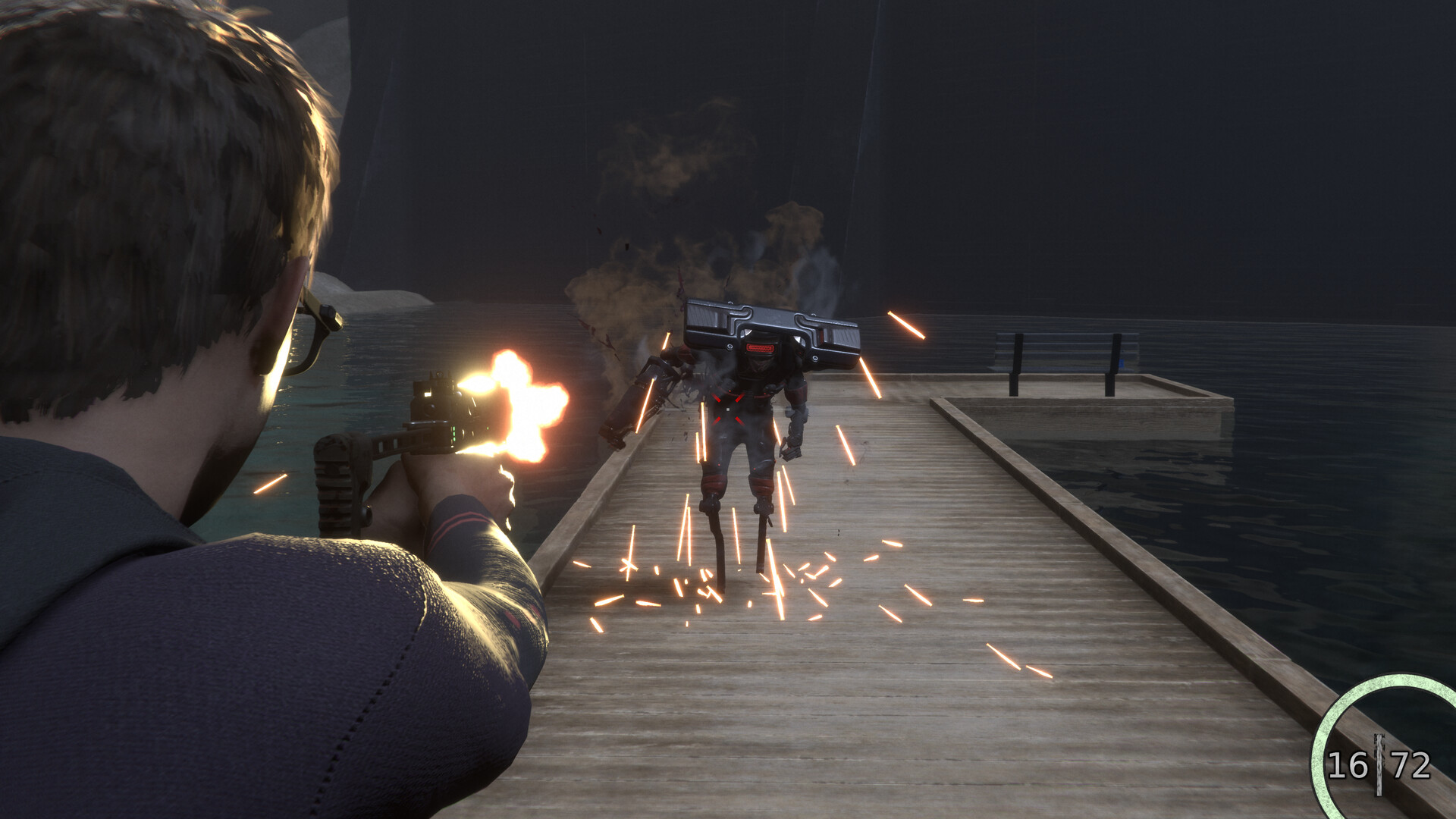Click the red hit-marker crosshair on the enemy

pyautogui.click(x=726, y=409)
